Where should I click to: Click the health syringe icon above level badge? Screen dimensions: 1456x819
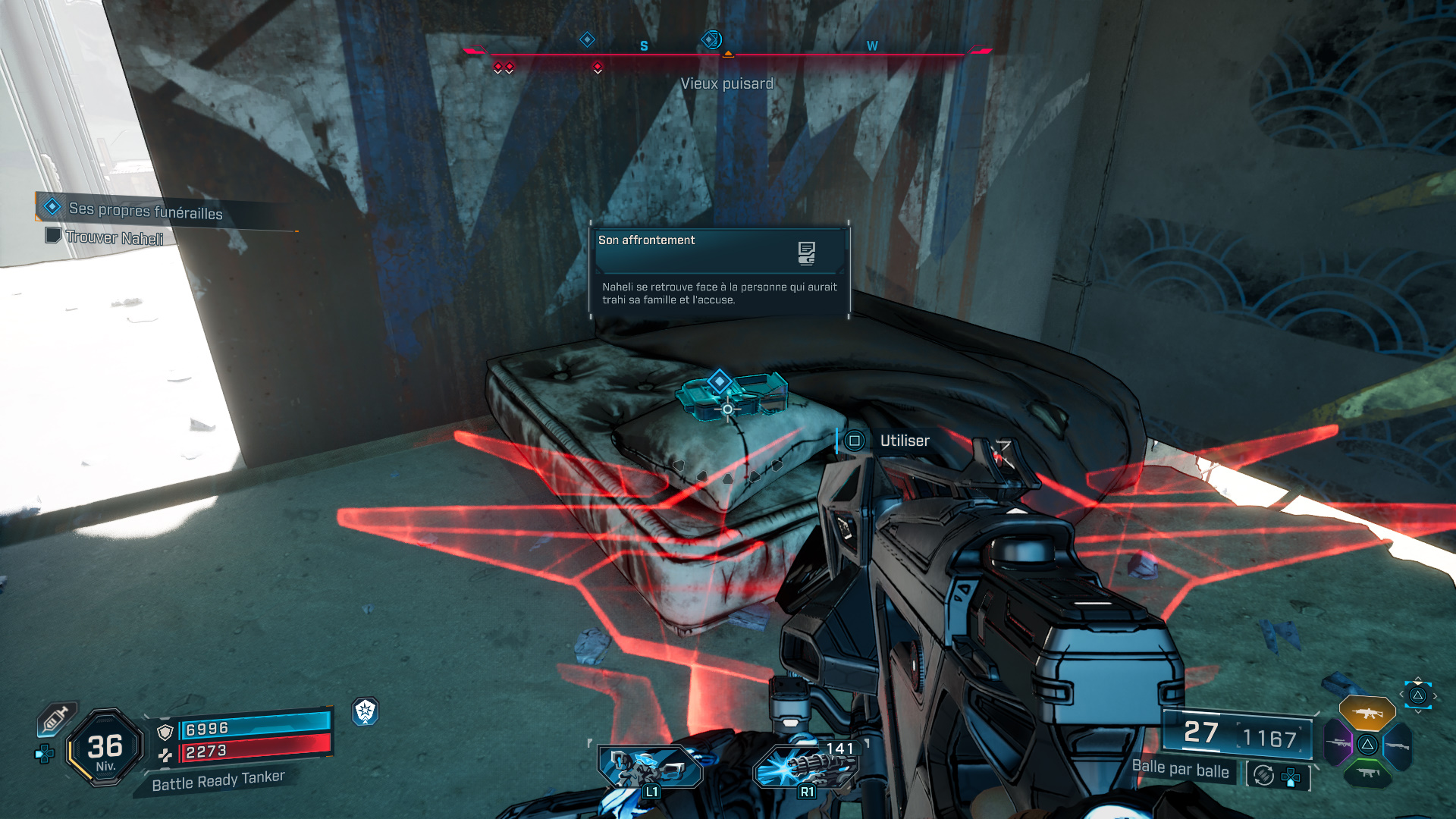click(x=57, y=718)
